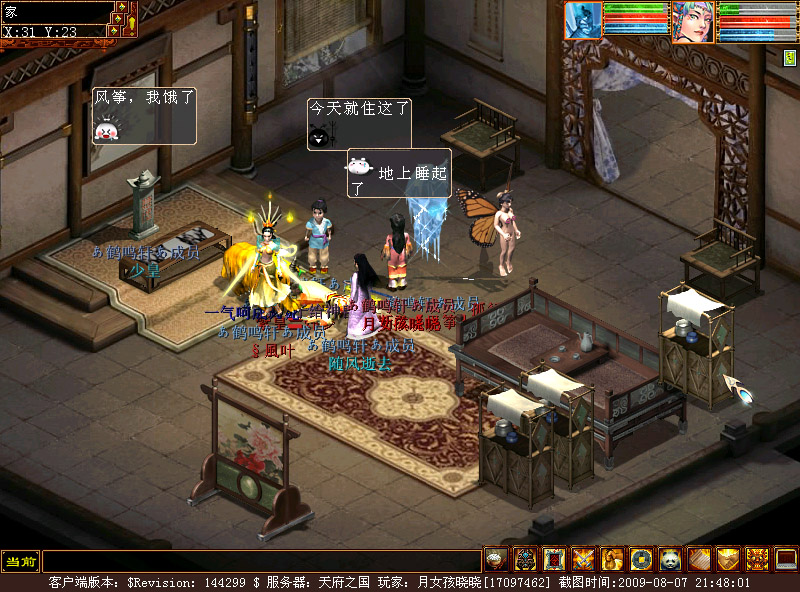Open the red demon mask icon
800x592 pixels.
tap(757, 559)
